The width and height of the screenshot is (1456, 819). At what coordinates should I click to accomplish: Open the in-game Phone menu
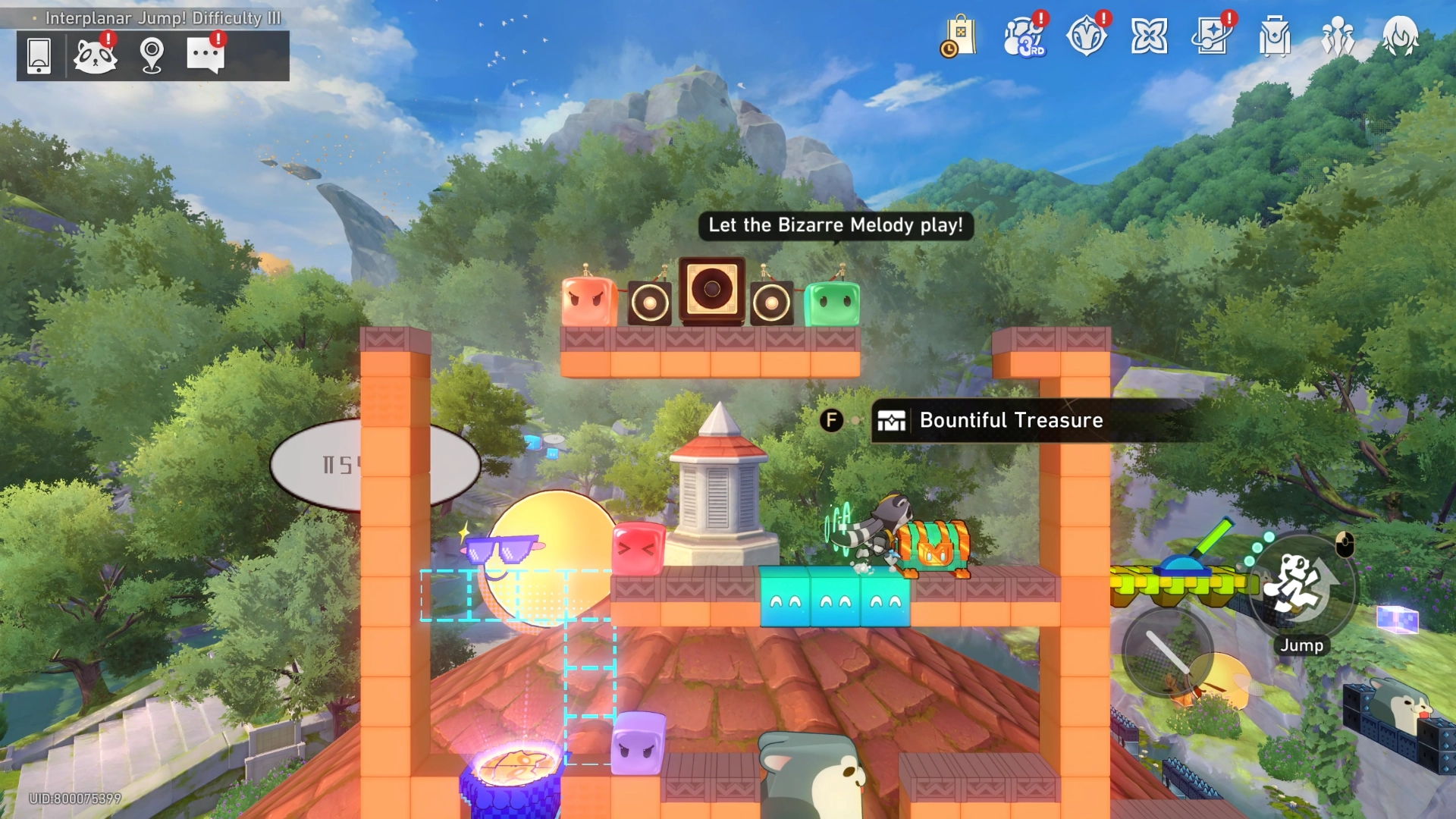pos(38,55)
